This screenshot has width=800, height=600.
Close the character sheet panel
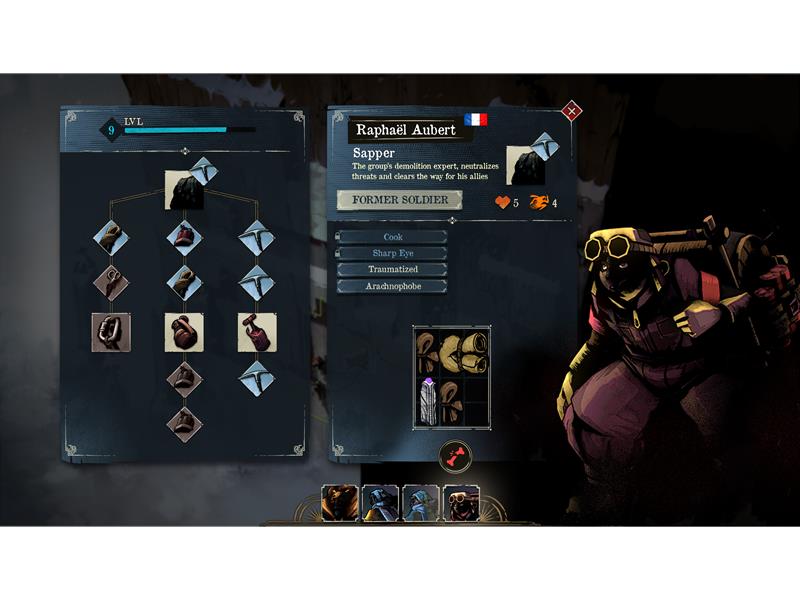tap(572, 111)
